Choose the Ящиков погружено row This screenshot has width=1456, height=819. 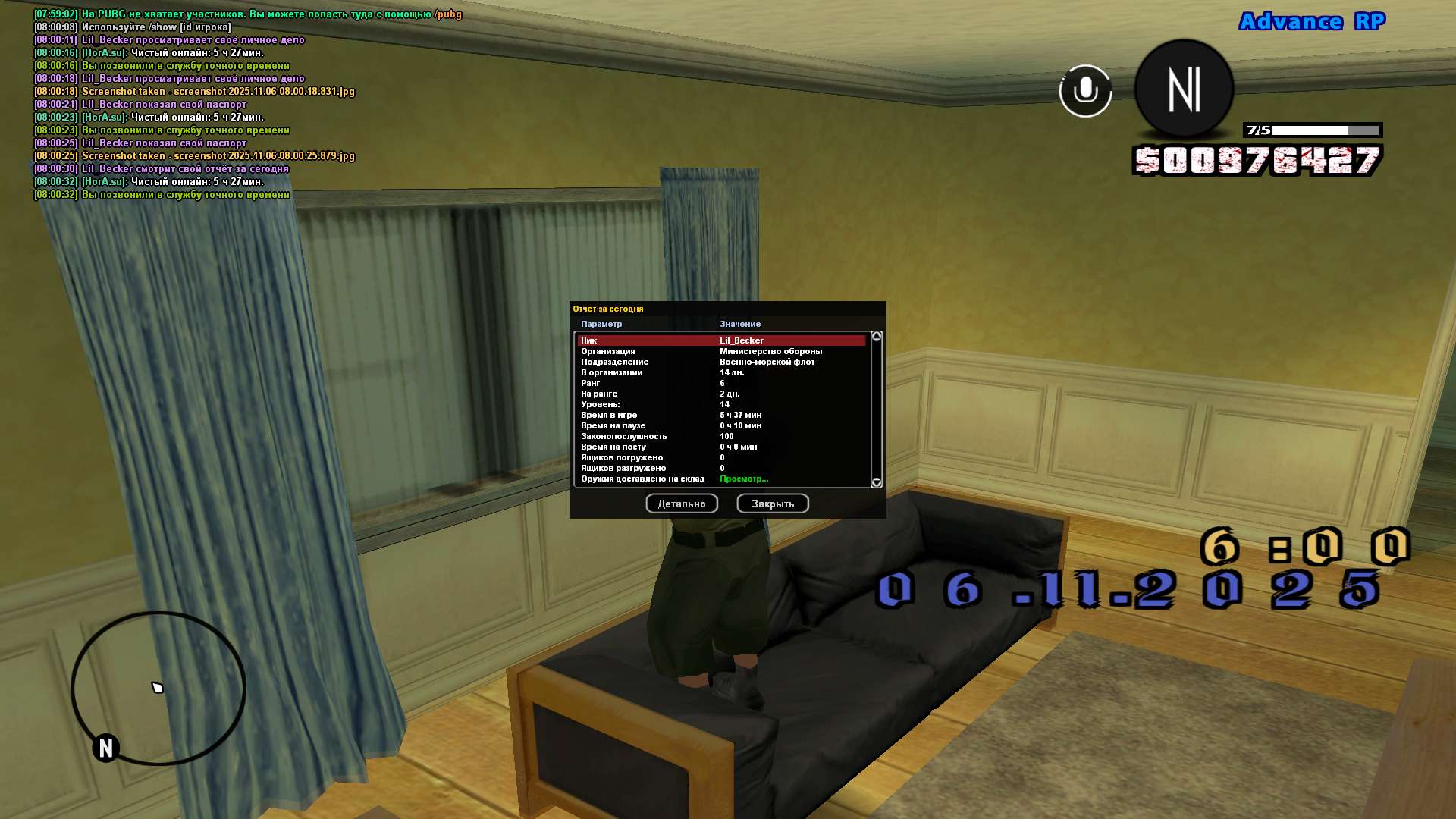[x=720, y=457]
